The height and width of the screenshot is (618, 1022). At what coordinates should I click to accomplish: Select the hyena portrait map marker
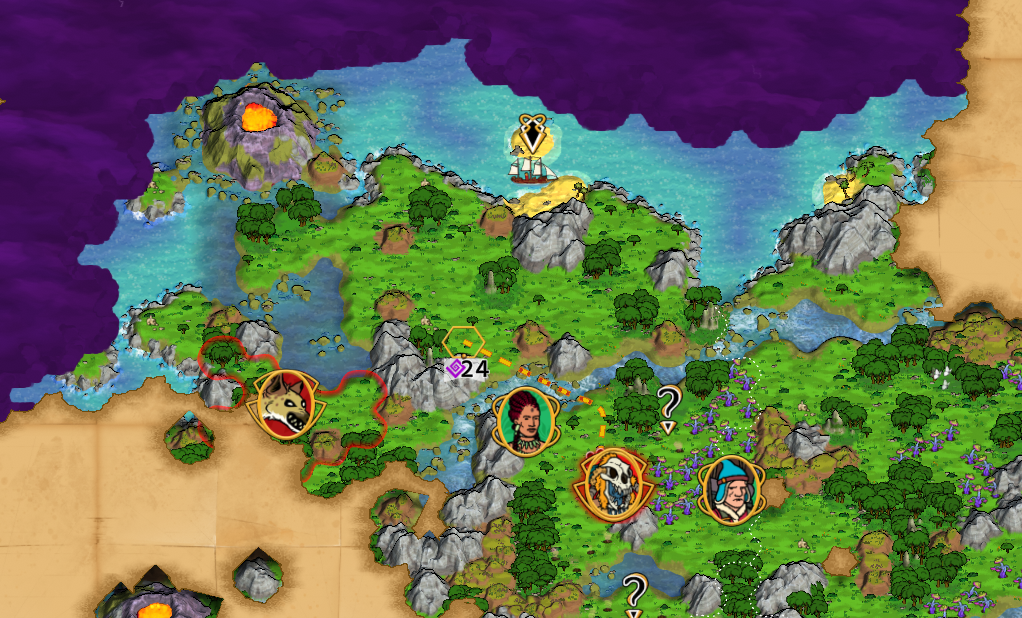[285, 404]
